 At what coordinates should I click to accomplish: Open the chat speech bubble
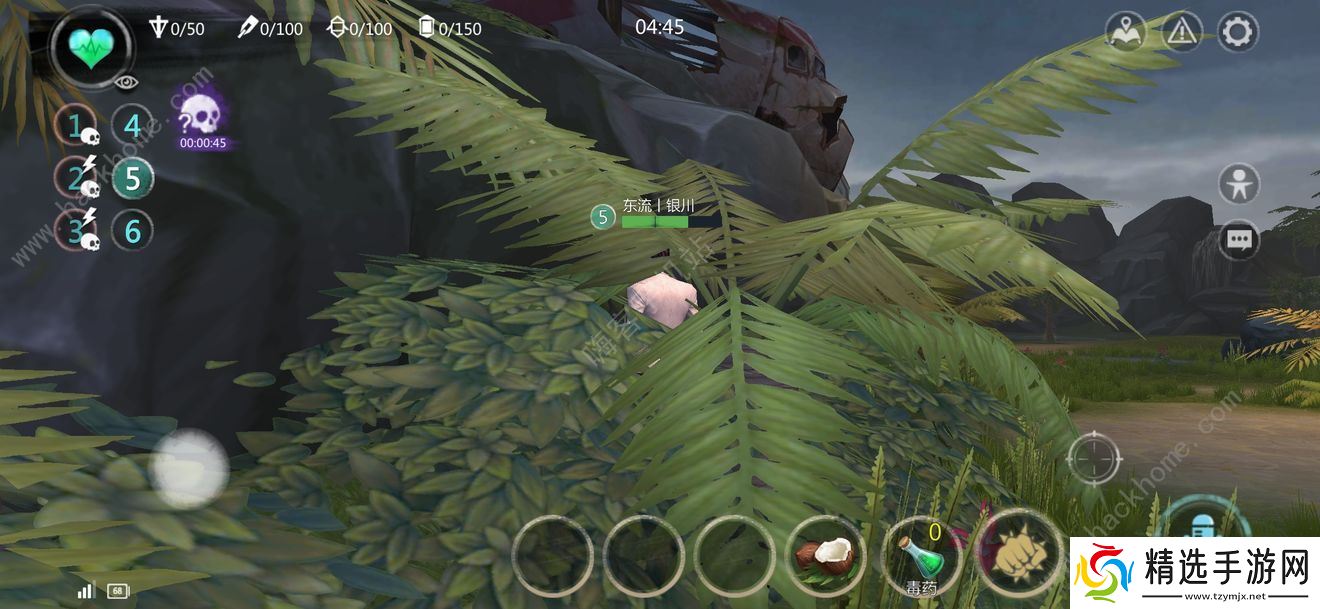coord(1240,240)
